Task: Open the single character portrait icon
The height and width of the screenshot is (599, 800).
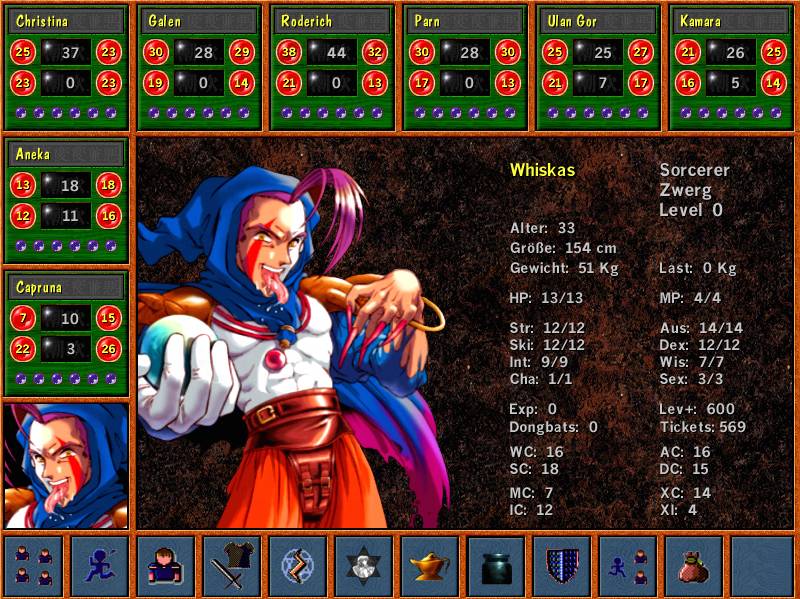Action: click(x=165, y=567)
